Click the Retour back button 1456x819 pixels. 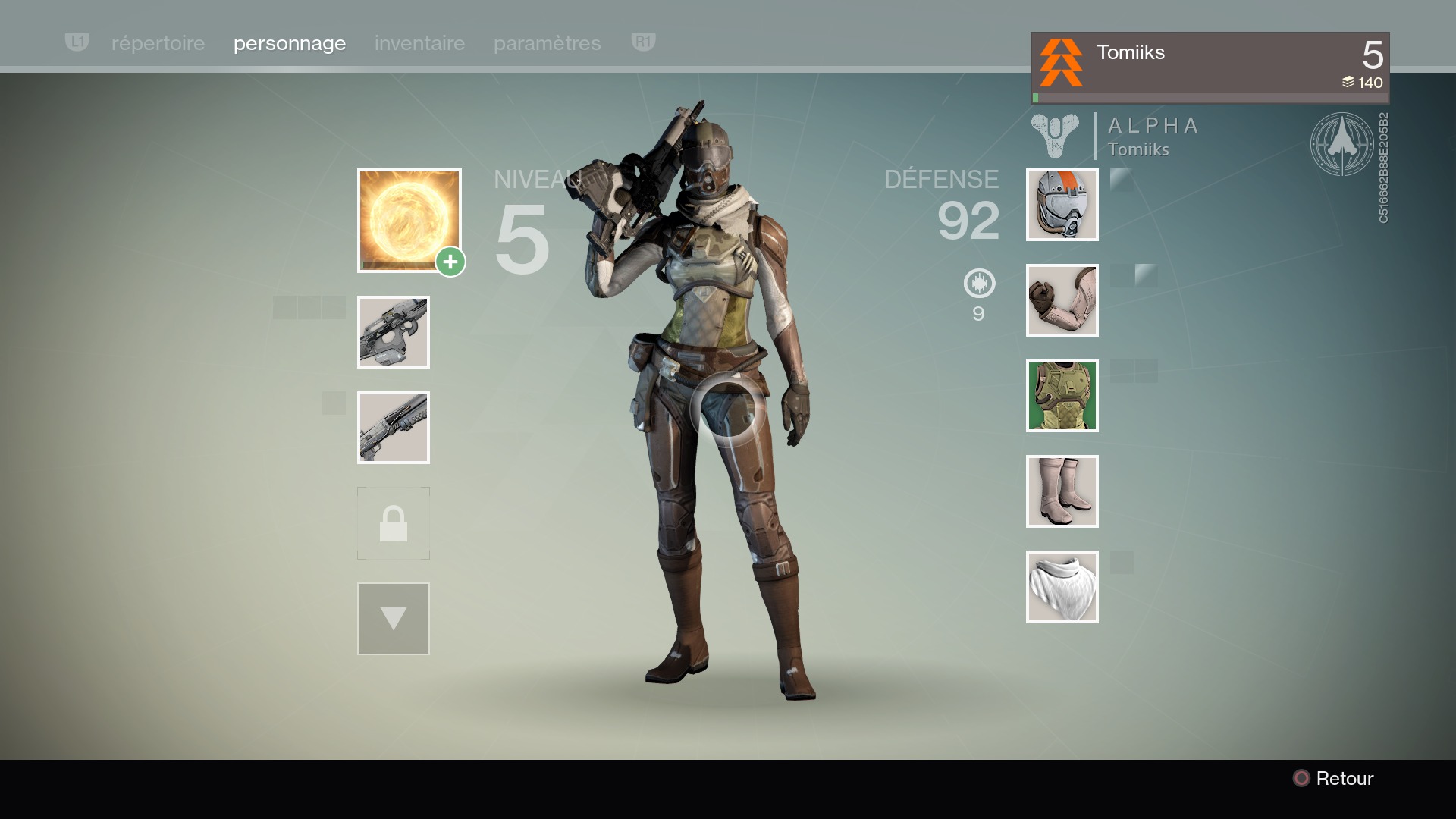click(x=1334, y=778)
